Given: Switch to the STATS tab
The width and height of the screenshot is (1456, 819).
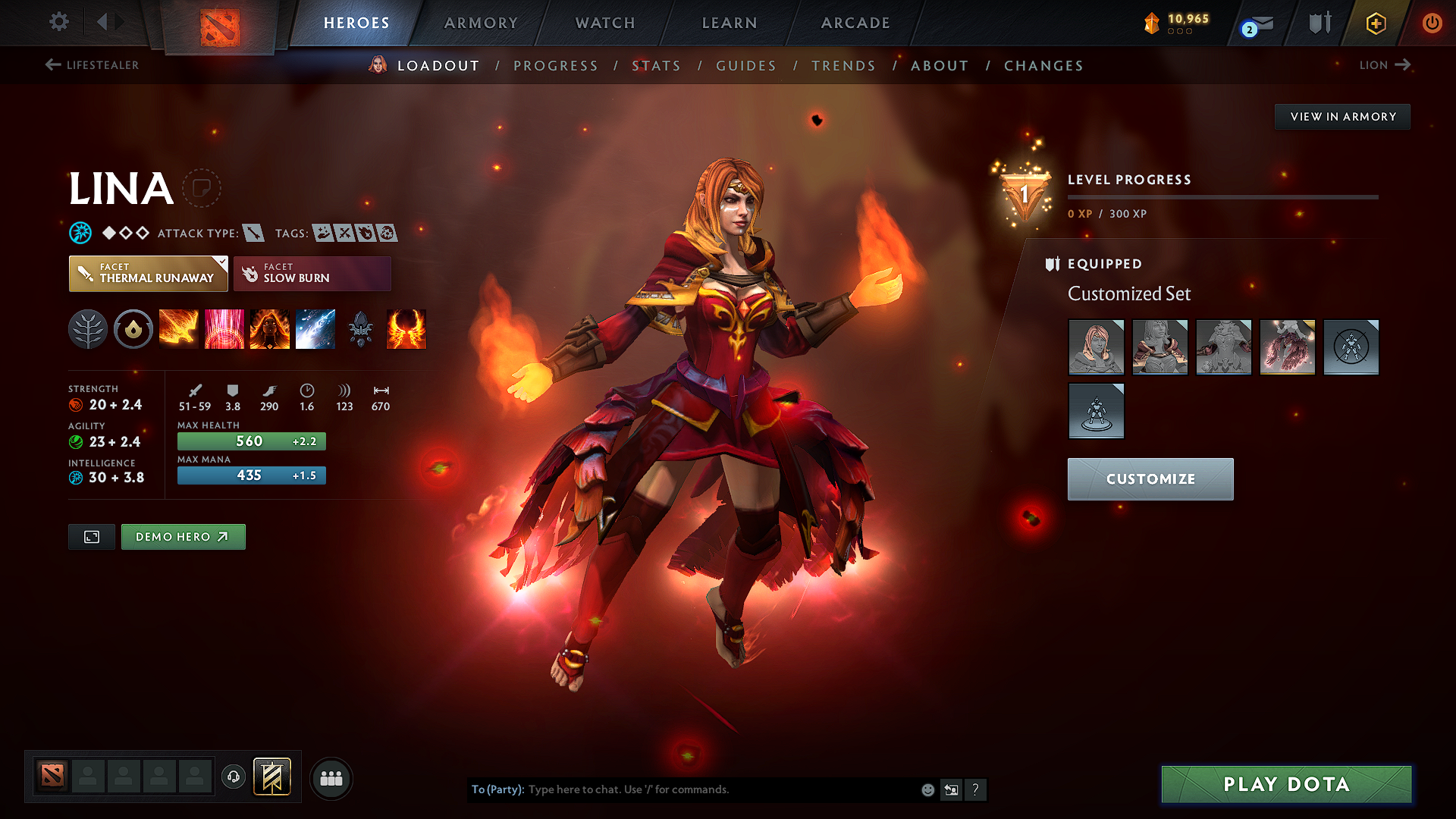Looking at the screenshot, I should tap(656, 66).
